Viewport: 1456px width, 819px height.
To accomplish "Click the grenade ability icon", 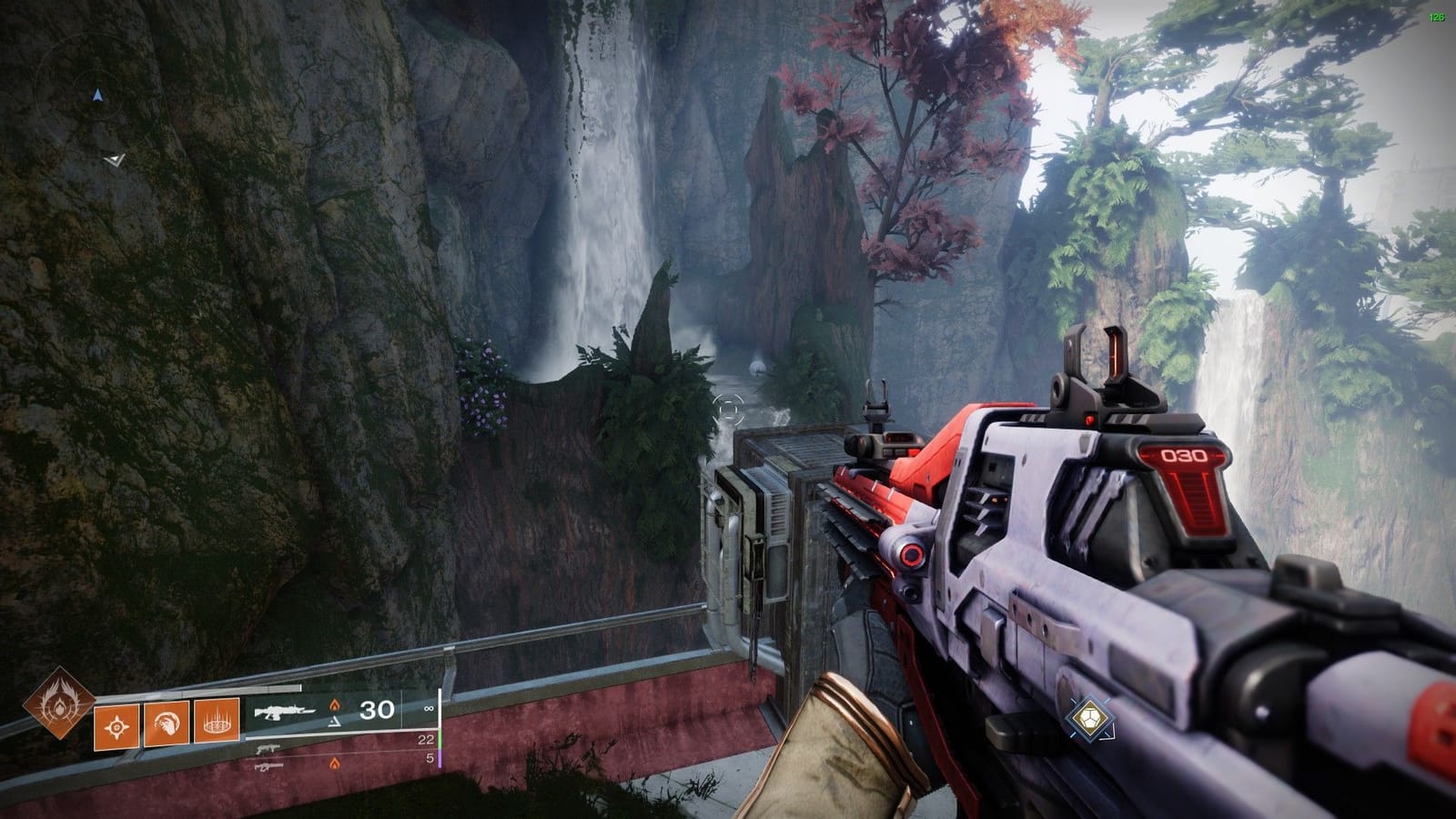I will click(116, 725).
